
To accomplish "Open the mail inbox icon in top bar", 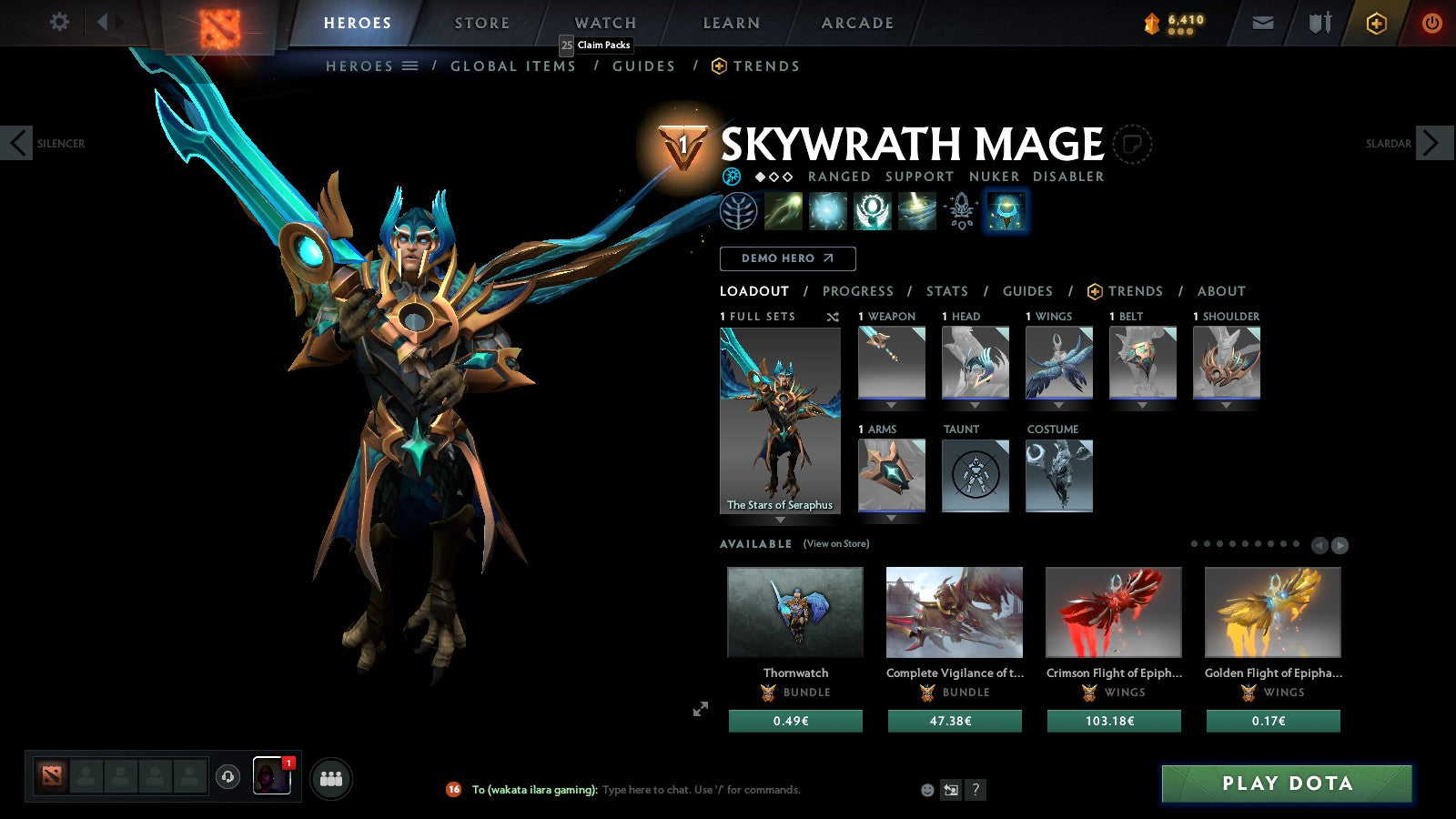I will 1263,23.
